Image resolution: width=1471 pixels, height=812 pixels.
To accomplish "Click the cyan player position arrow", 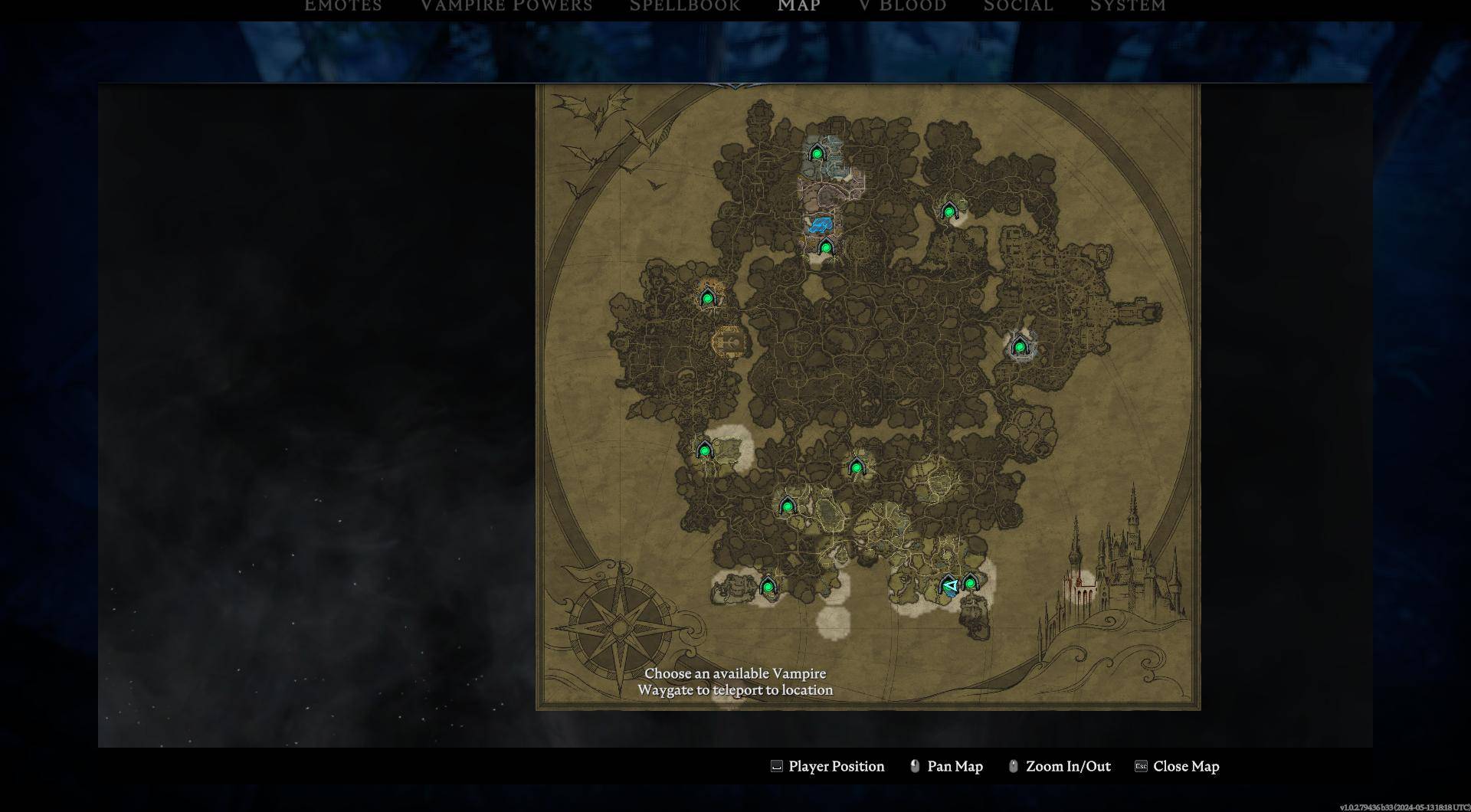I will tap(950, 586).
